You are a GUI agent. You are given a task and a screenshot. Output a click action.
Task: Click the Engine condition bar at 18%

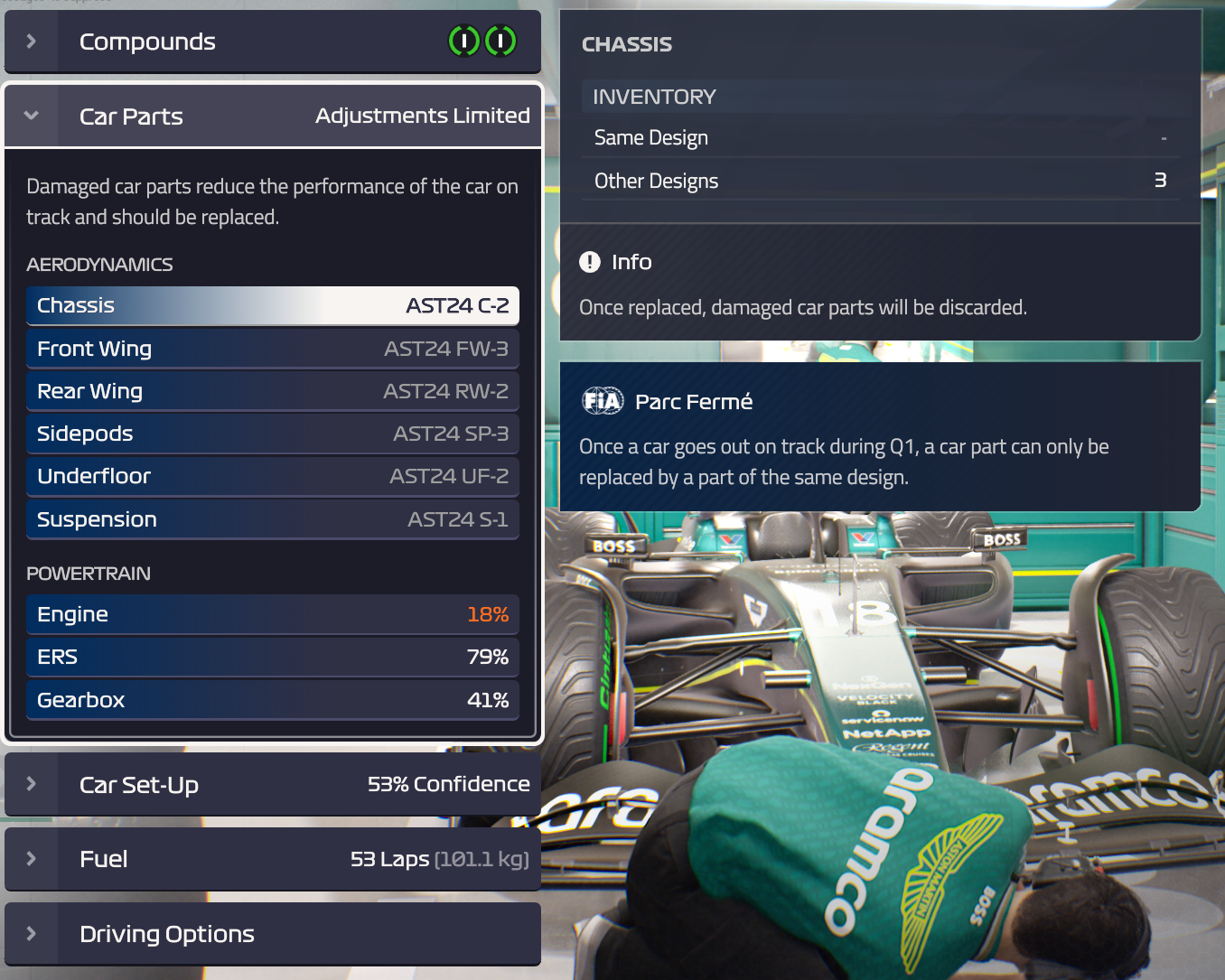pyautogui.click(x=272, y=614)
